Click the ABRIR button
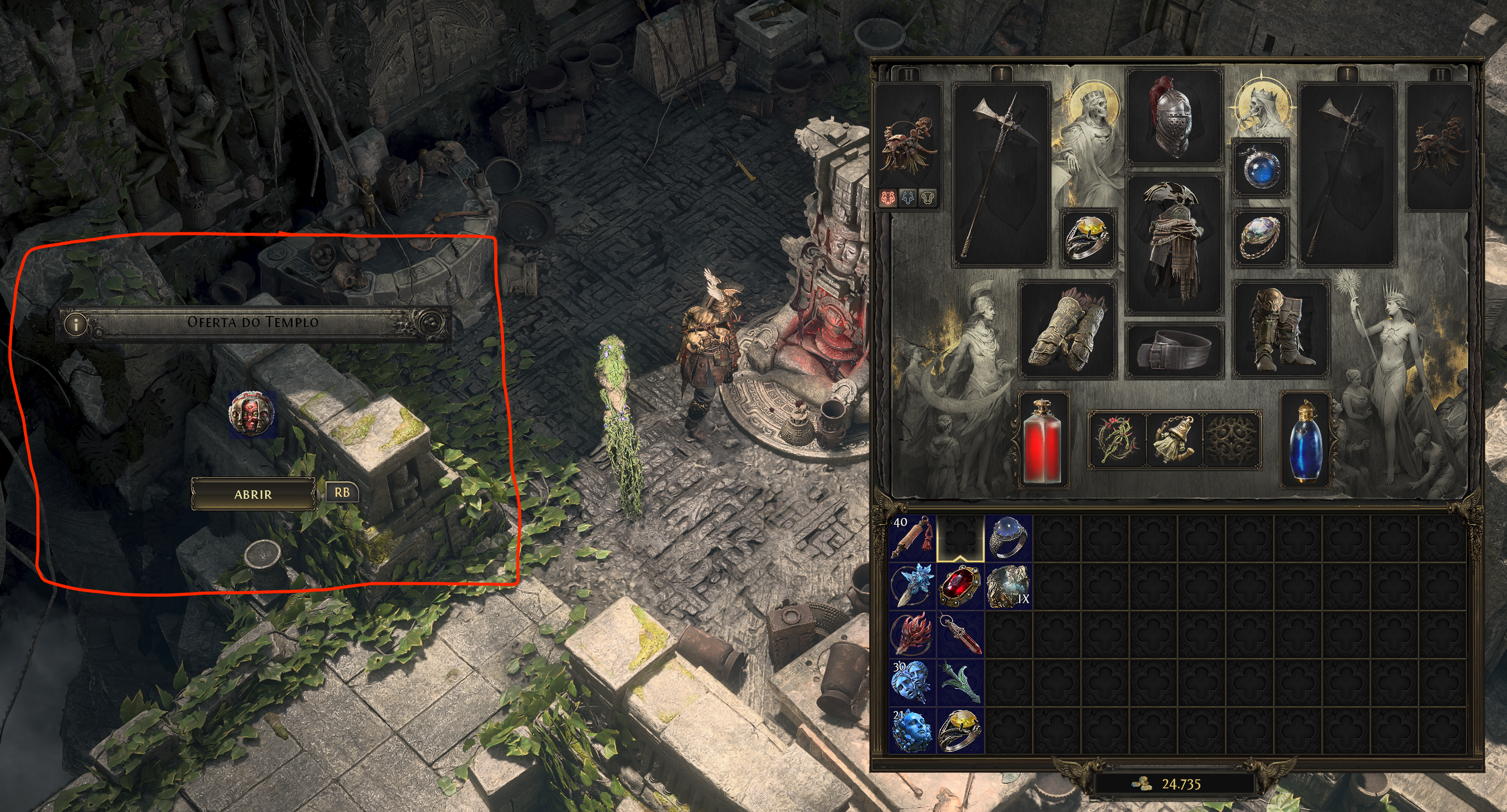 tap(253, 494)
